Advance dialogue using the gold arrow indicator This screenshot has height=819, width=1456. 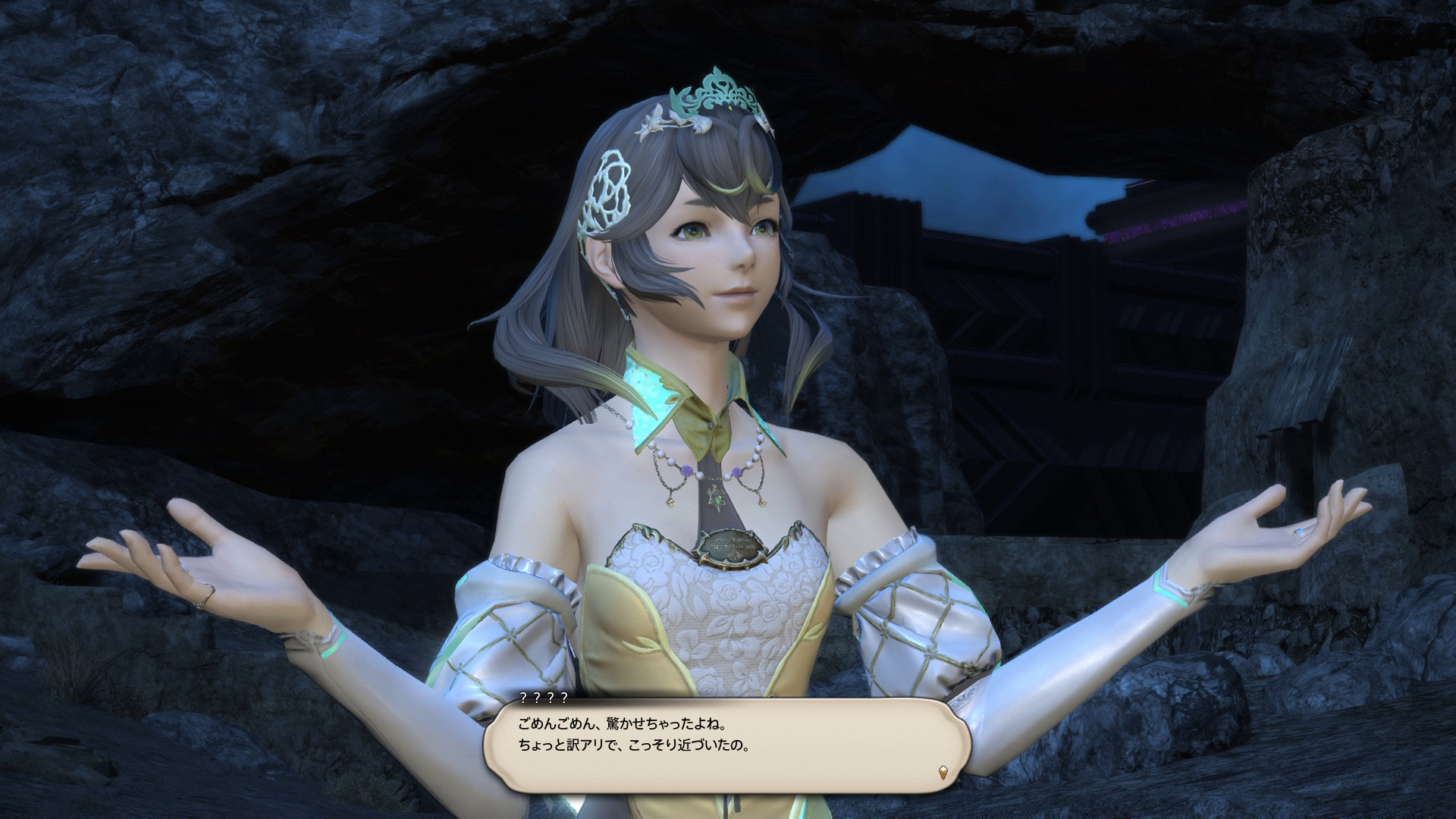[x=943, y=773]
